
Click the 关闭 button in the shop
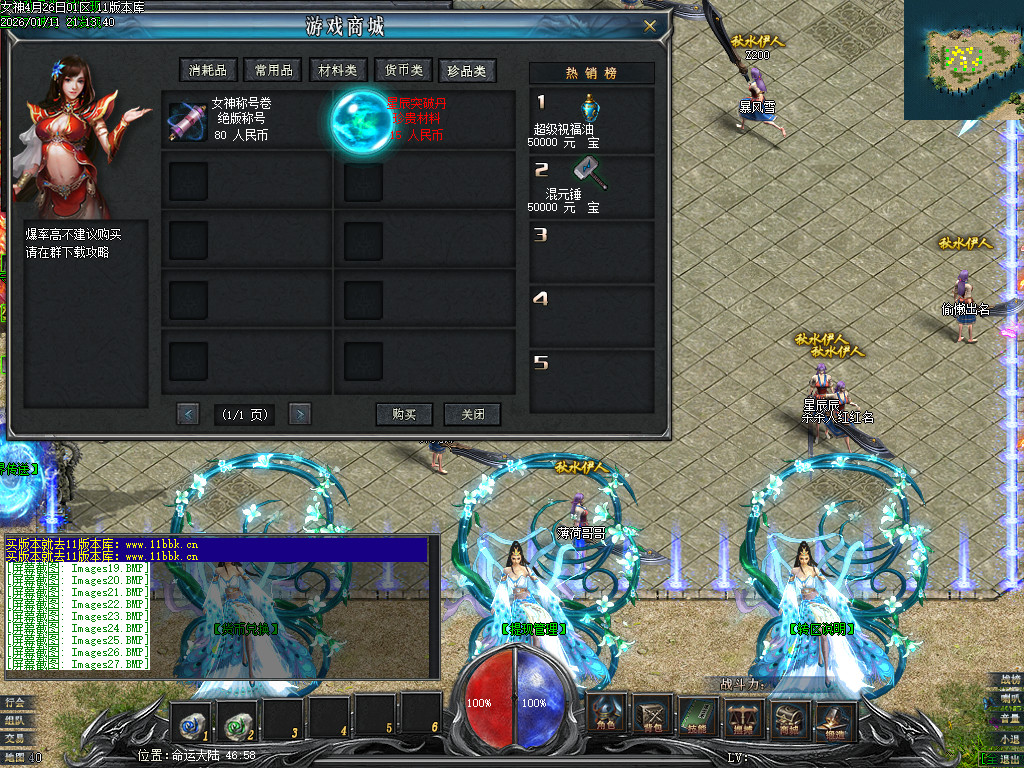(x=472, y=414)
